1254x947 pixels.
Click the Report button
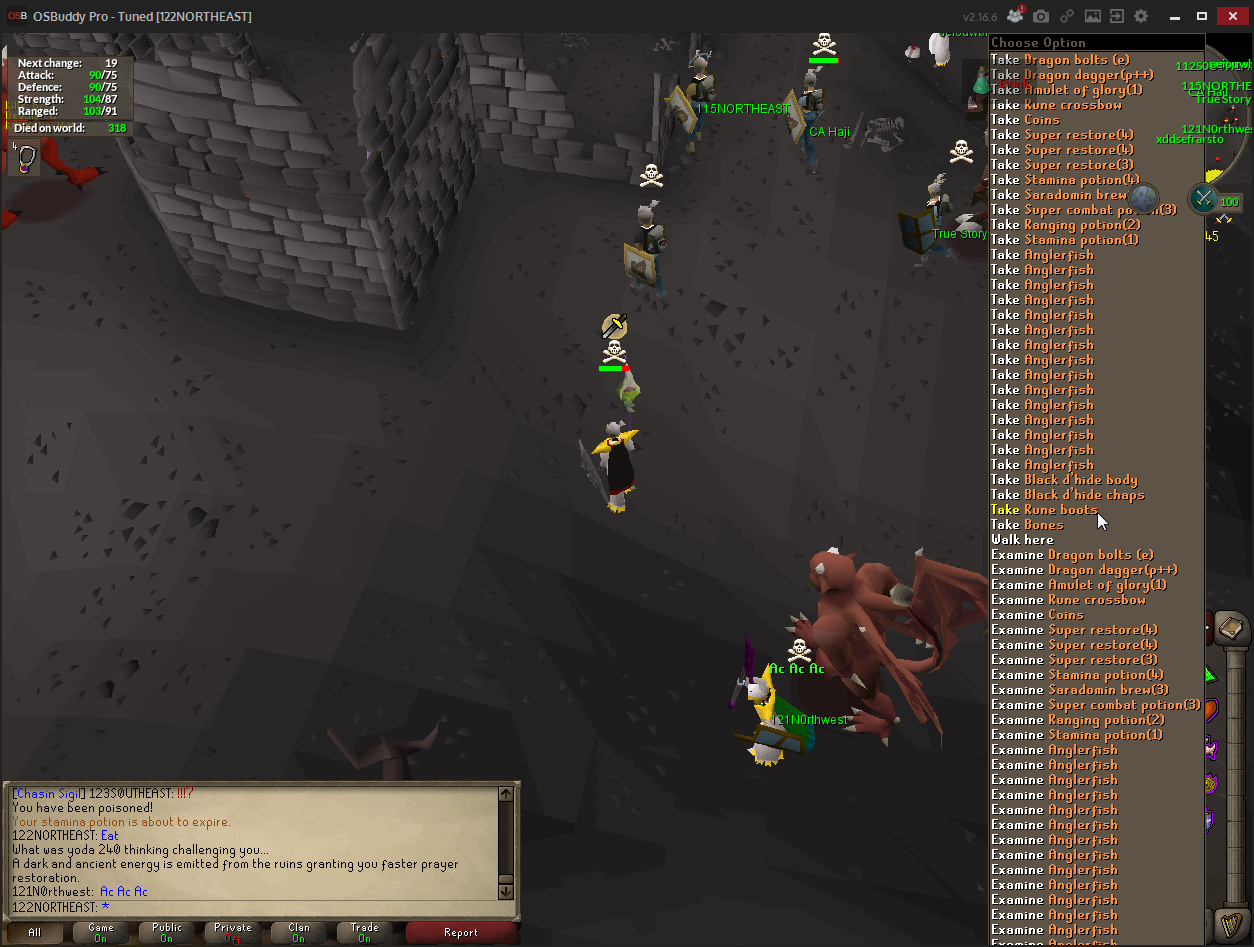coord(461,932)
